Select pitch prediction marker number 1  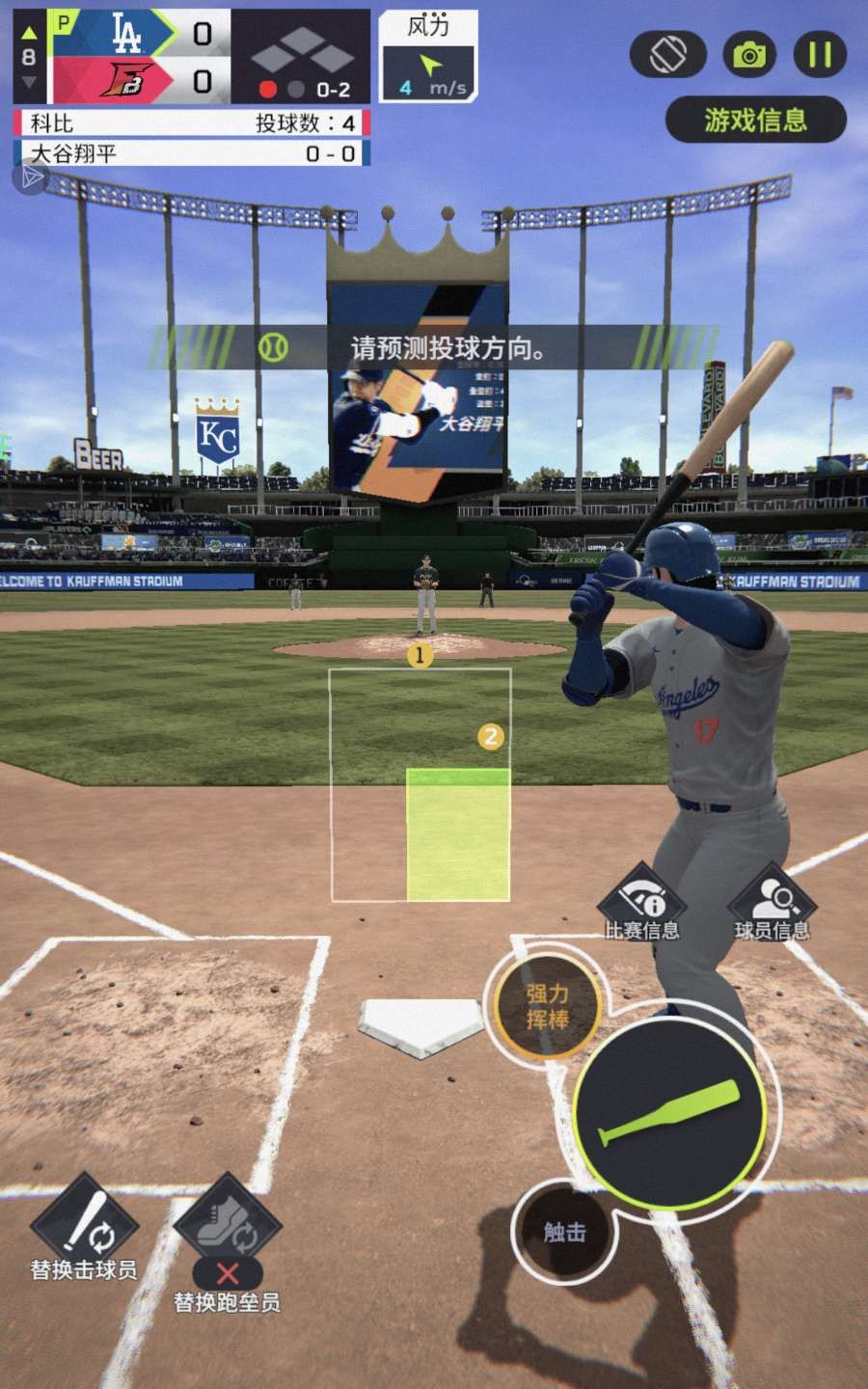point(420,656)
